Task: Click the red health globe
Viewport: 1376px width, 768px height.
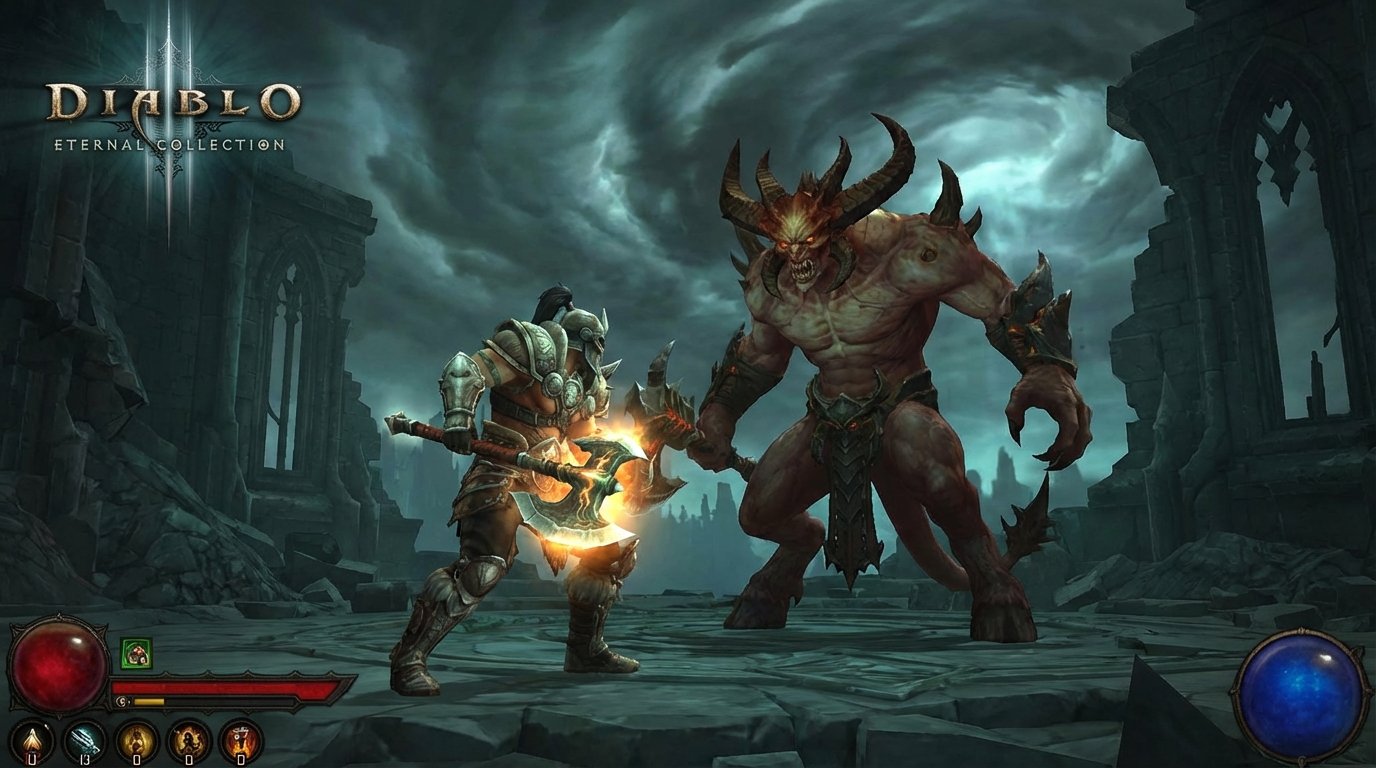Action: pyautogui.click(x=57, y=665)
